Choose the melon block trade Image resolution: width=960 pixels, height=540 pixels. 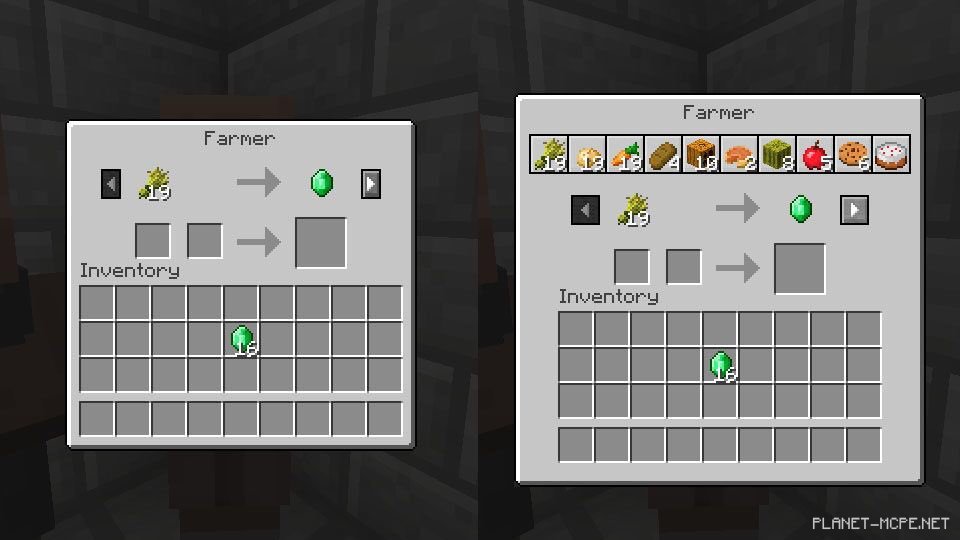click(x=777, y=155)
